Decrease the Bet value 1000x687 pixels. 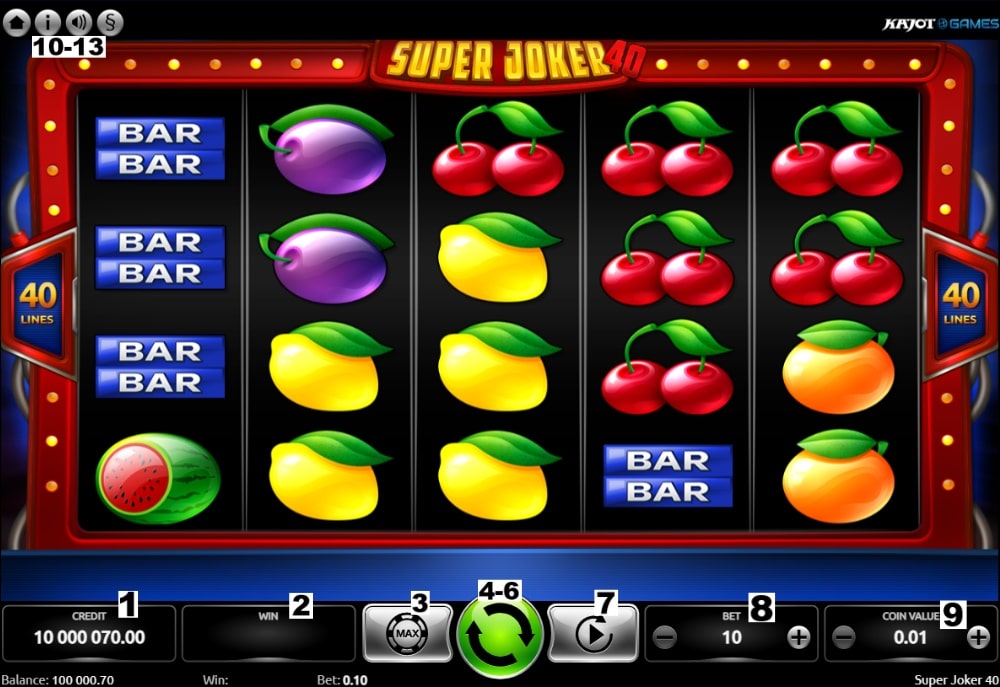click(x=665, y=637)
